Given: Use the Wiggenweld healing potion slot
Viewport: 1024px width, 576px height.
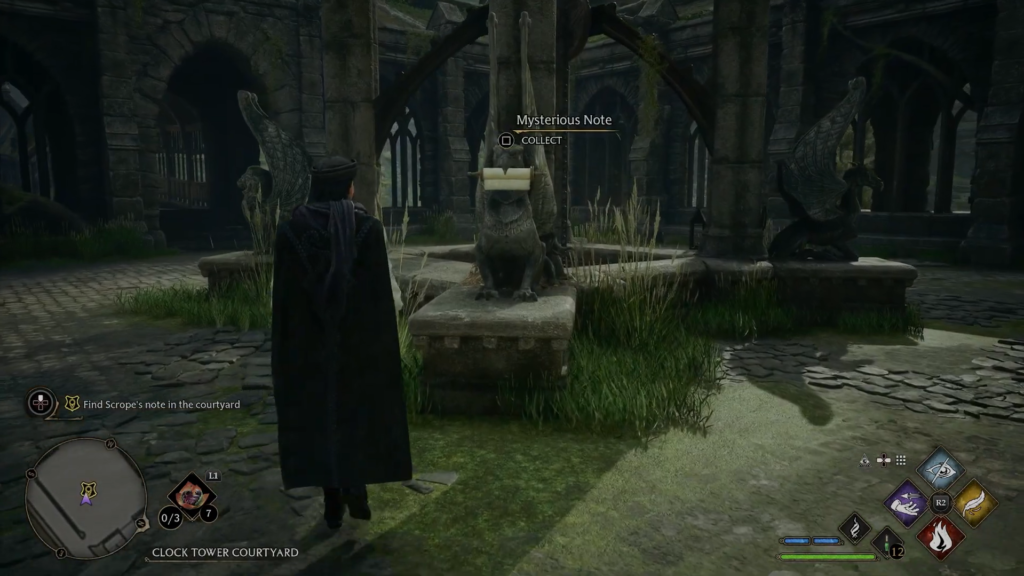Looking at the screenshot, I should pyautogui.click(x=887, y=543).
